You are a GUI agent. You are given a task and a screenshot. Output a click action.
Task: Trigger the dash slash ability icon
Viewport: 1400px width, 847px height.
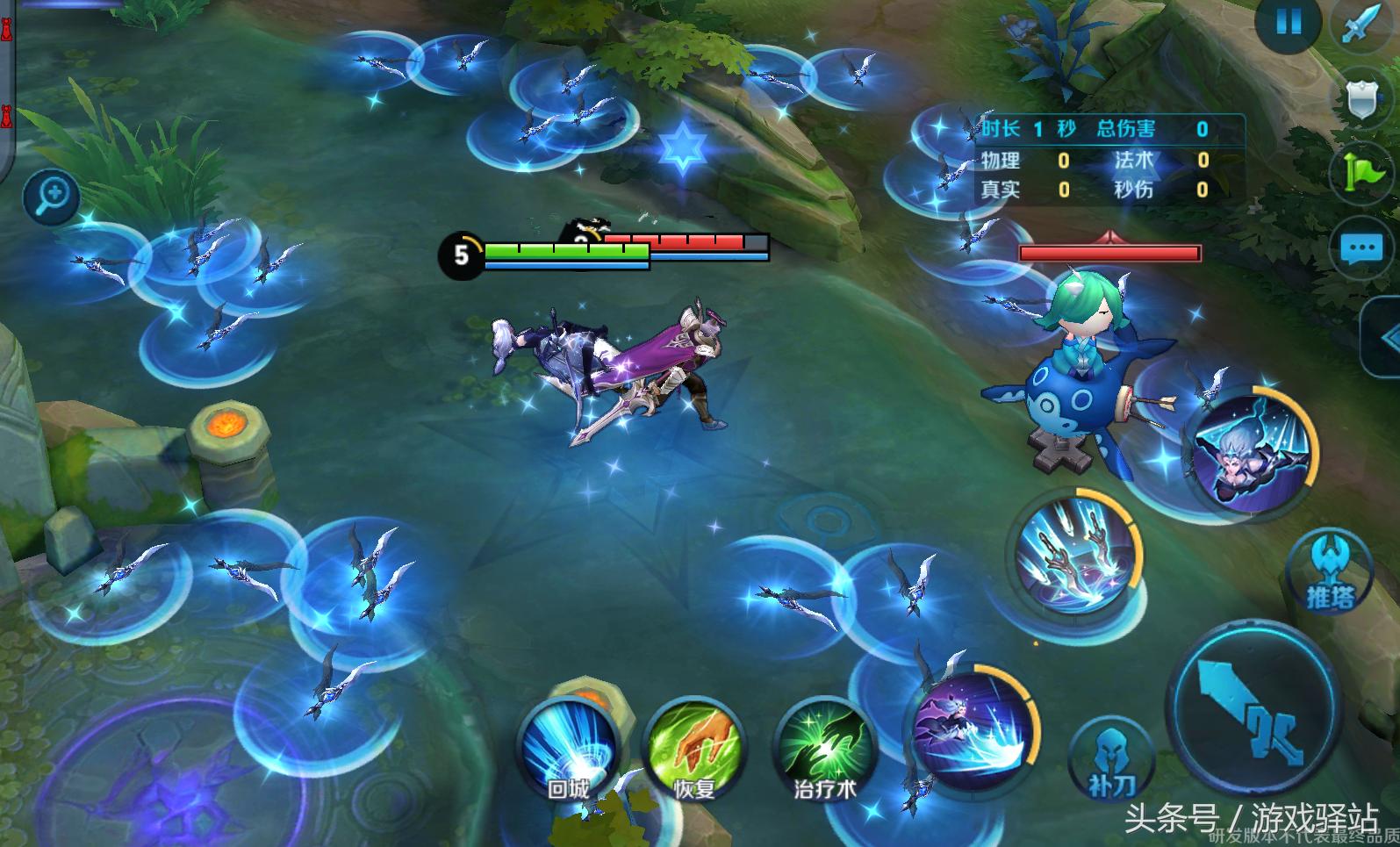click(972, 729)
